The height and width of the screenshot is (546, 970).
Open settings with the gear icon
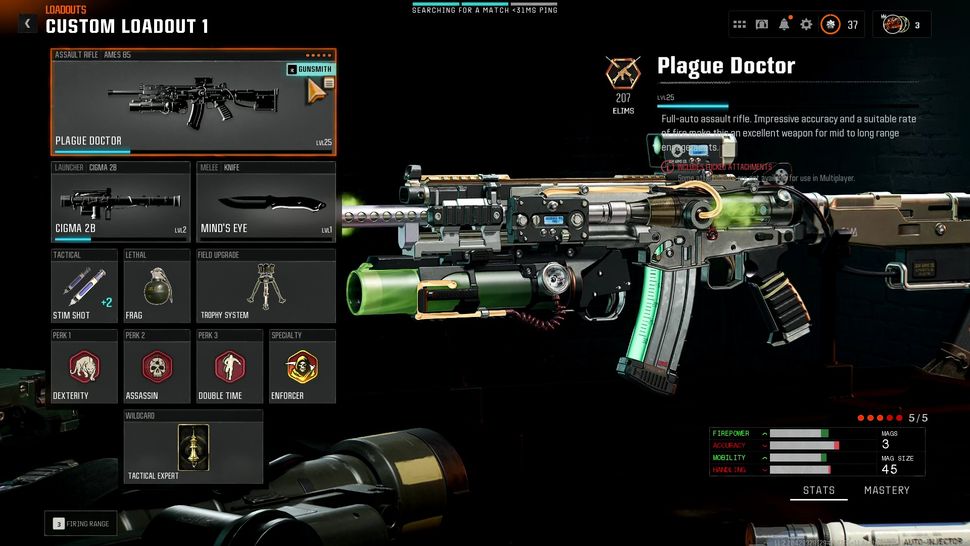(806, 24)
